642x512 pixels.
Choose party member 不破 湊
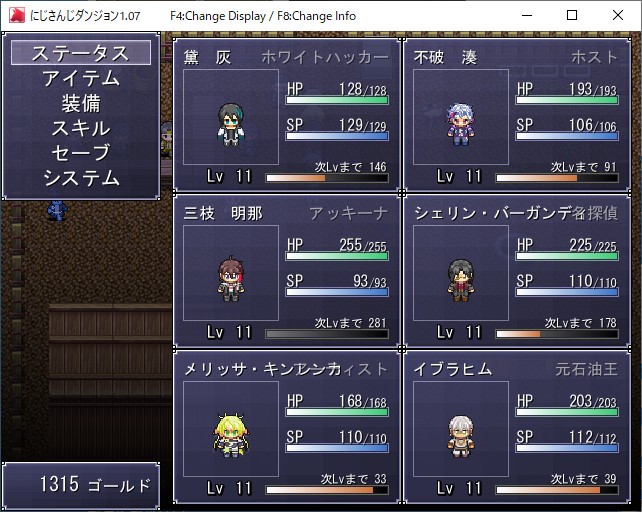click(517, 115)
